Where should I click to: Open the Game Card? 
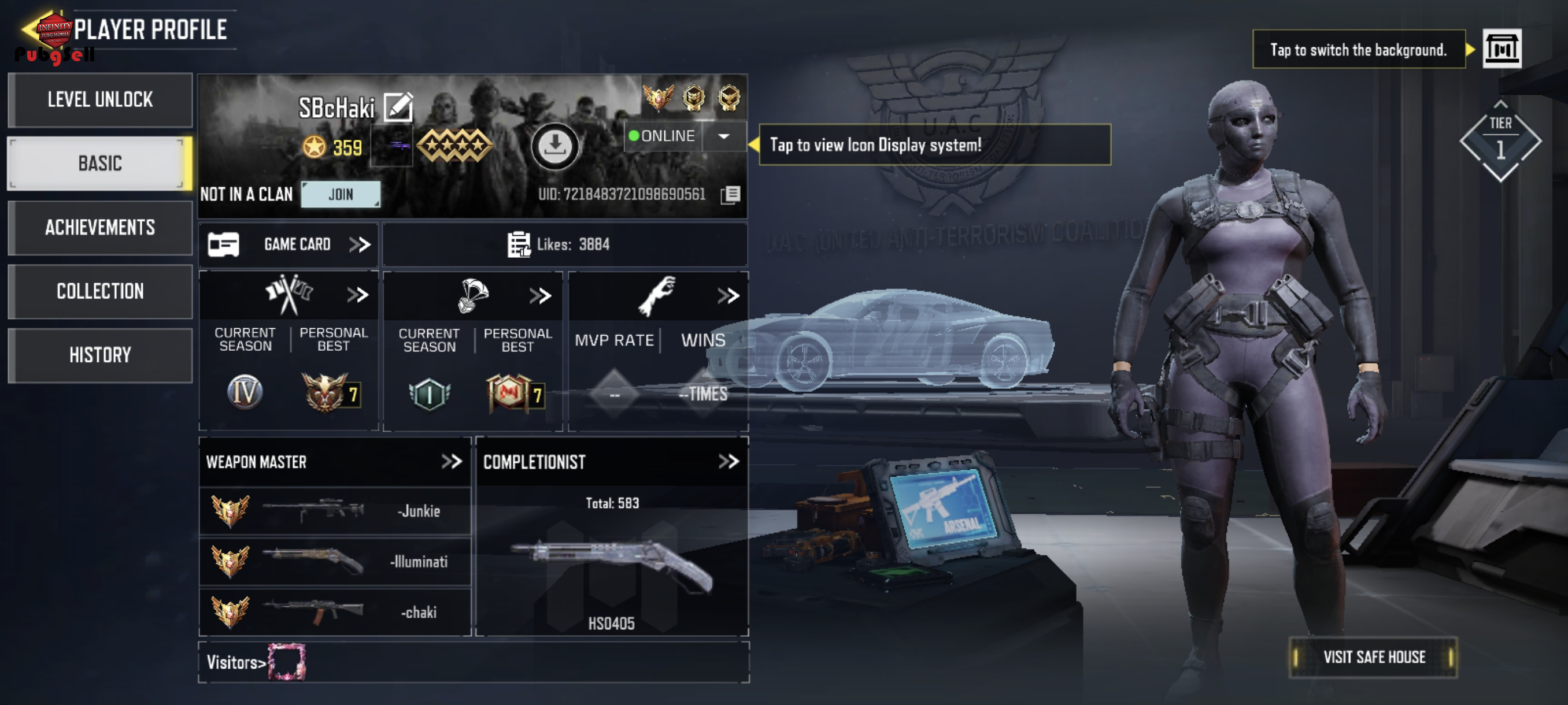pos(289,244)
